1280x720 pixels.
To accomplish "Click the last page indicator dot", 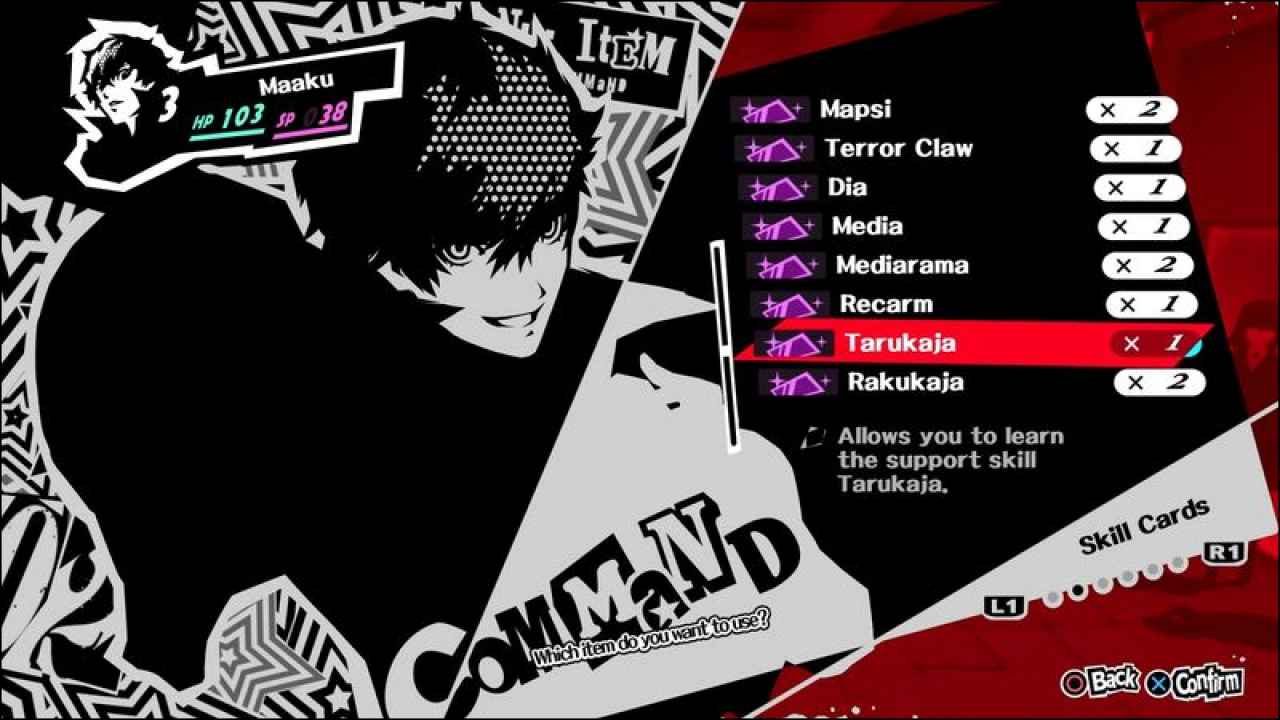I will coord(1178,564).
